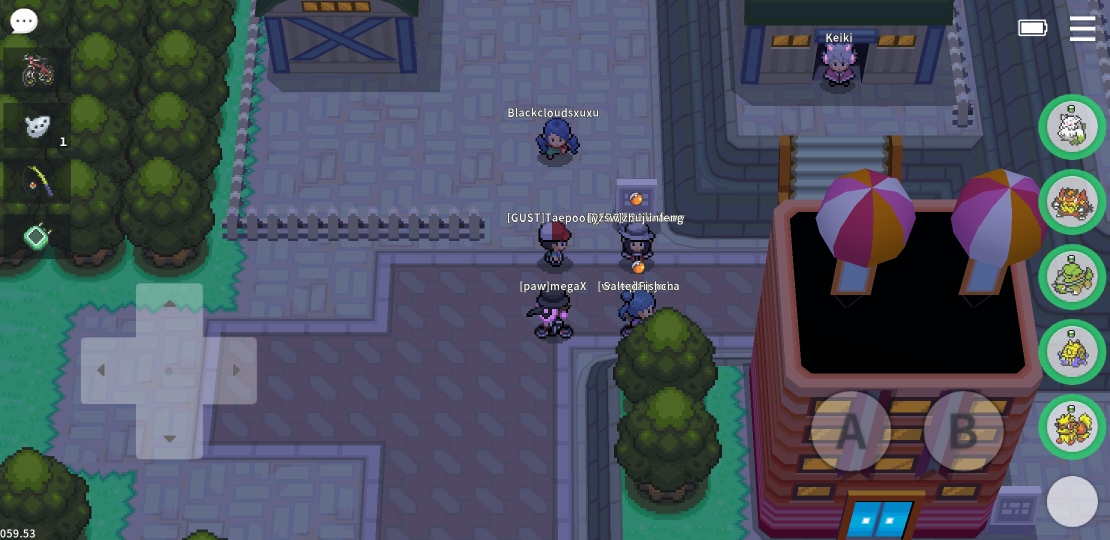
Task: Tap the on-screen B button
Action: point(963,431)
